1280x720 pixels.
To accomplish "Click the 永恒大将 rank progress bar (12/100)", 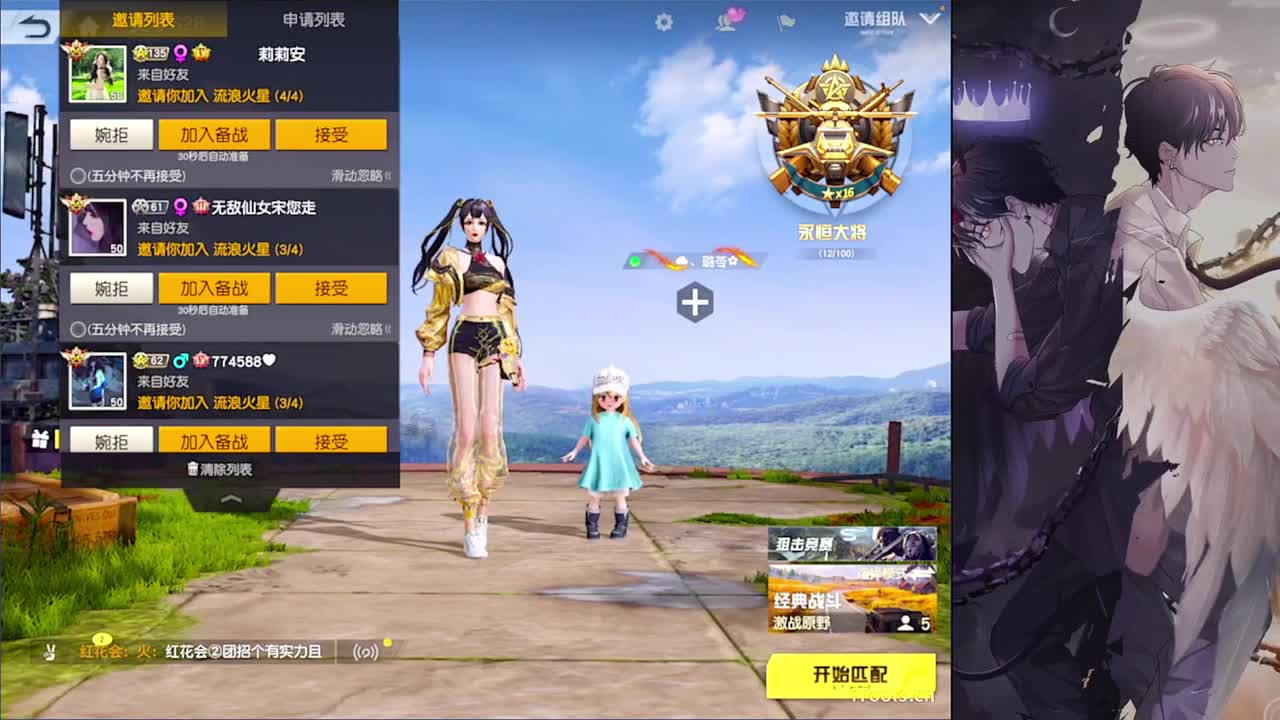I will point(837,252).
